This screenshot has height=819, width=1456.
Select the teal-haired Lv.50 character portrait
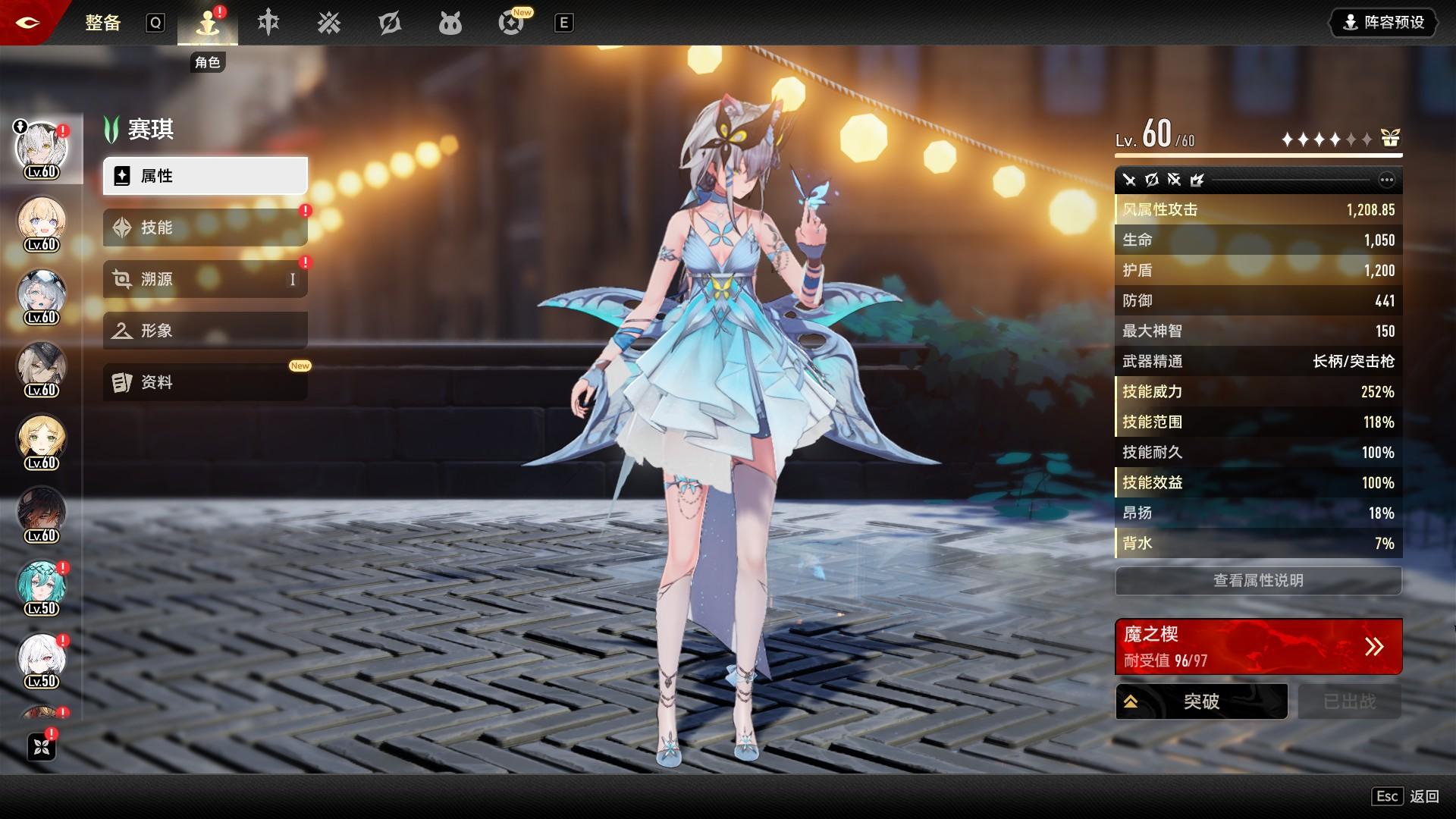42,585
